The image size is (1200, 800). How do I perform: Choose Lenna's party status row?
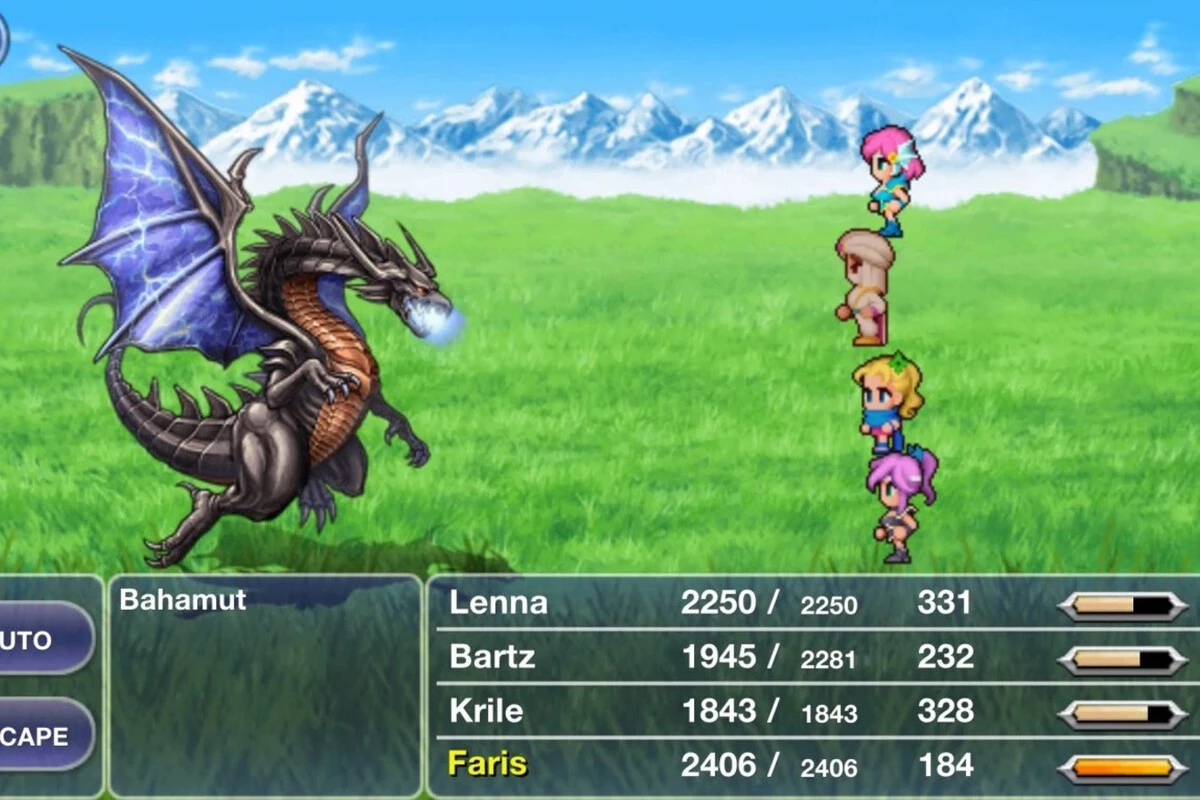coord(812,603)
